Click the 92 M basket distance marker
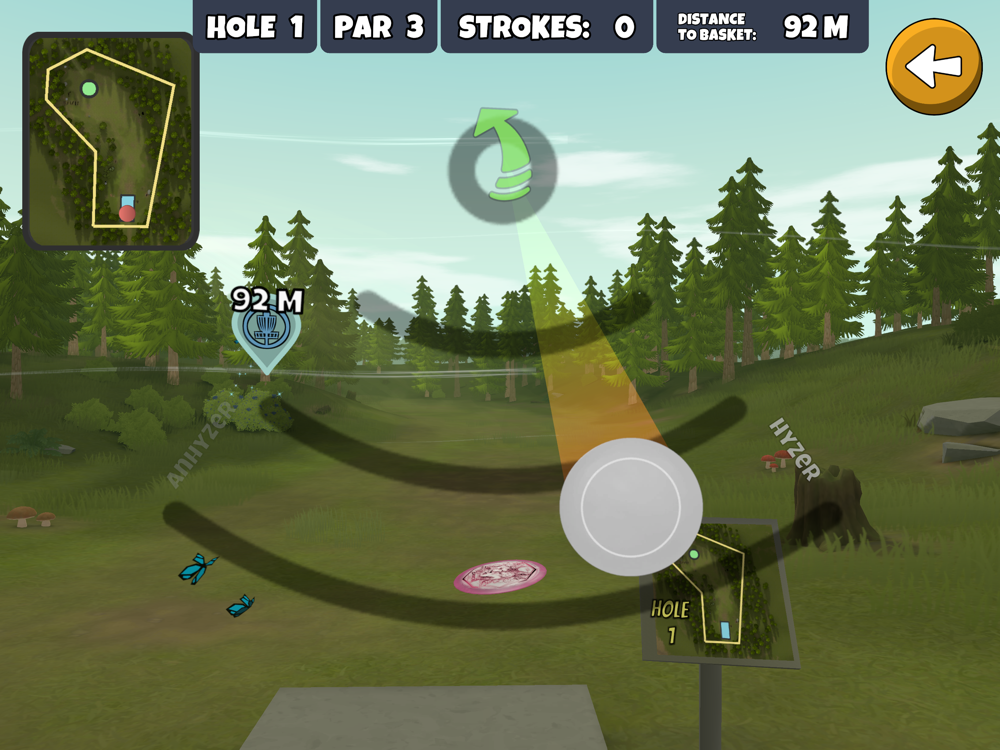This screenshot has width=1000, height=750. point(266,332)
